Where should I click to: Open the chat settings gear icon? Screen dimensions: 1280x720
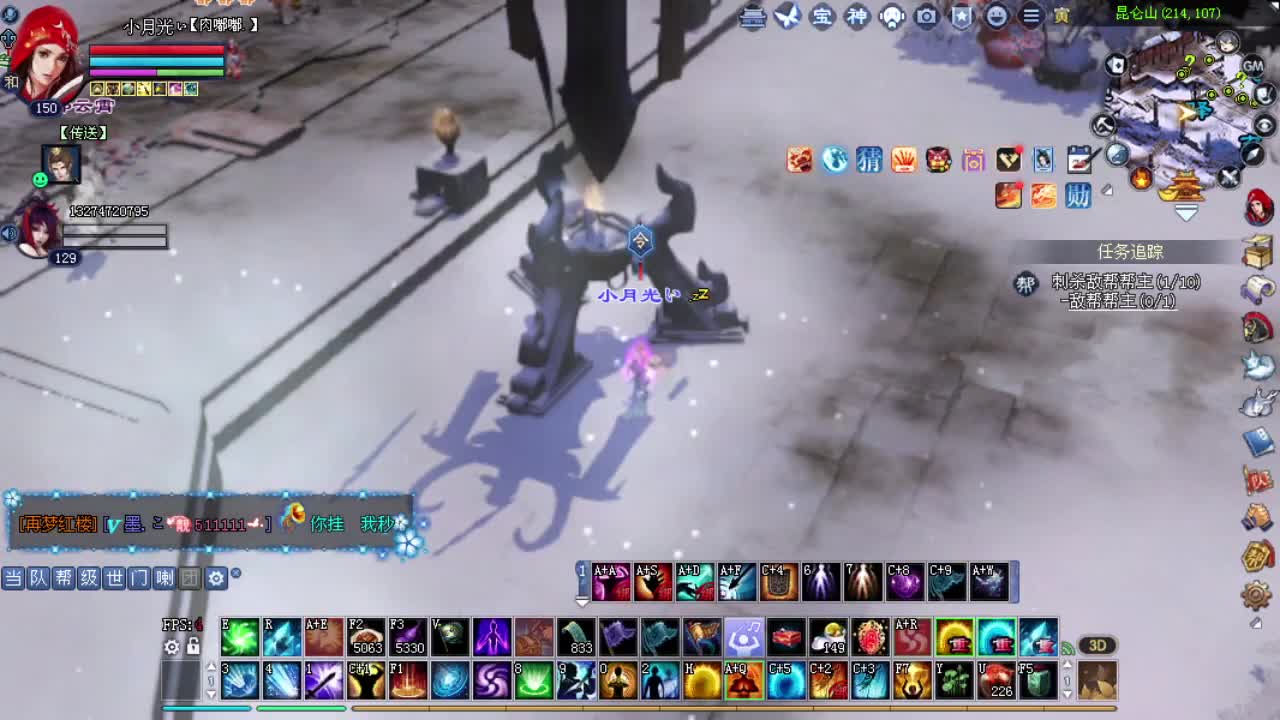pos(216,578)
